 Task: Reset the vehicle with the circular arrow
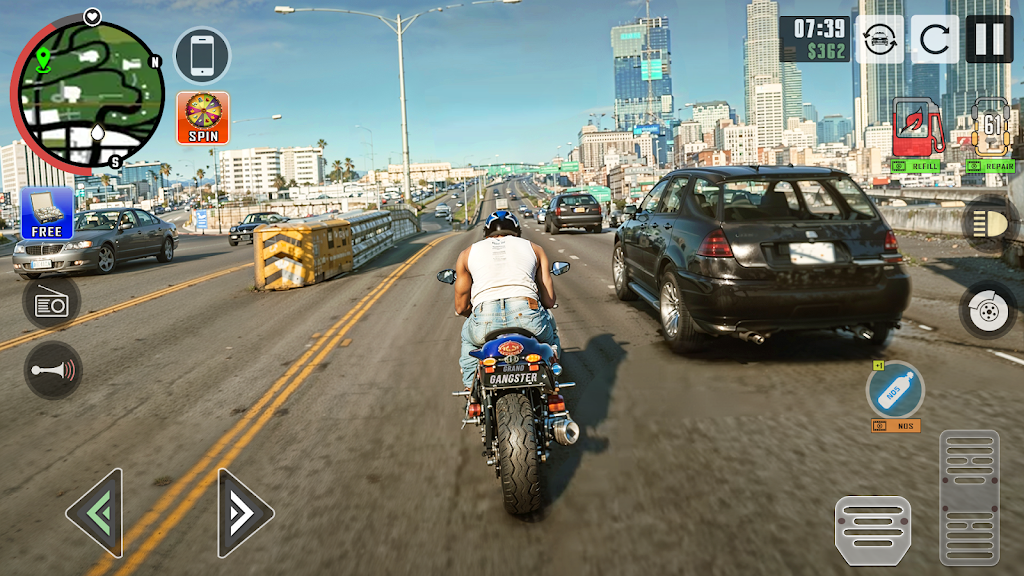pos(935,40)
